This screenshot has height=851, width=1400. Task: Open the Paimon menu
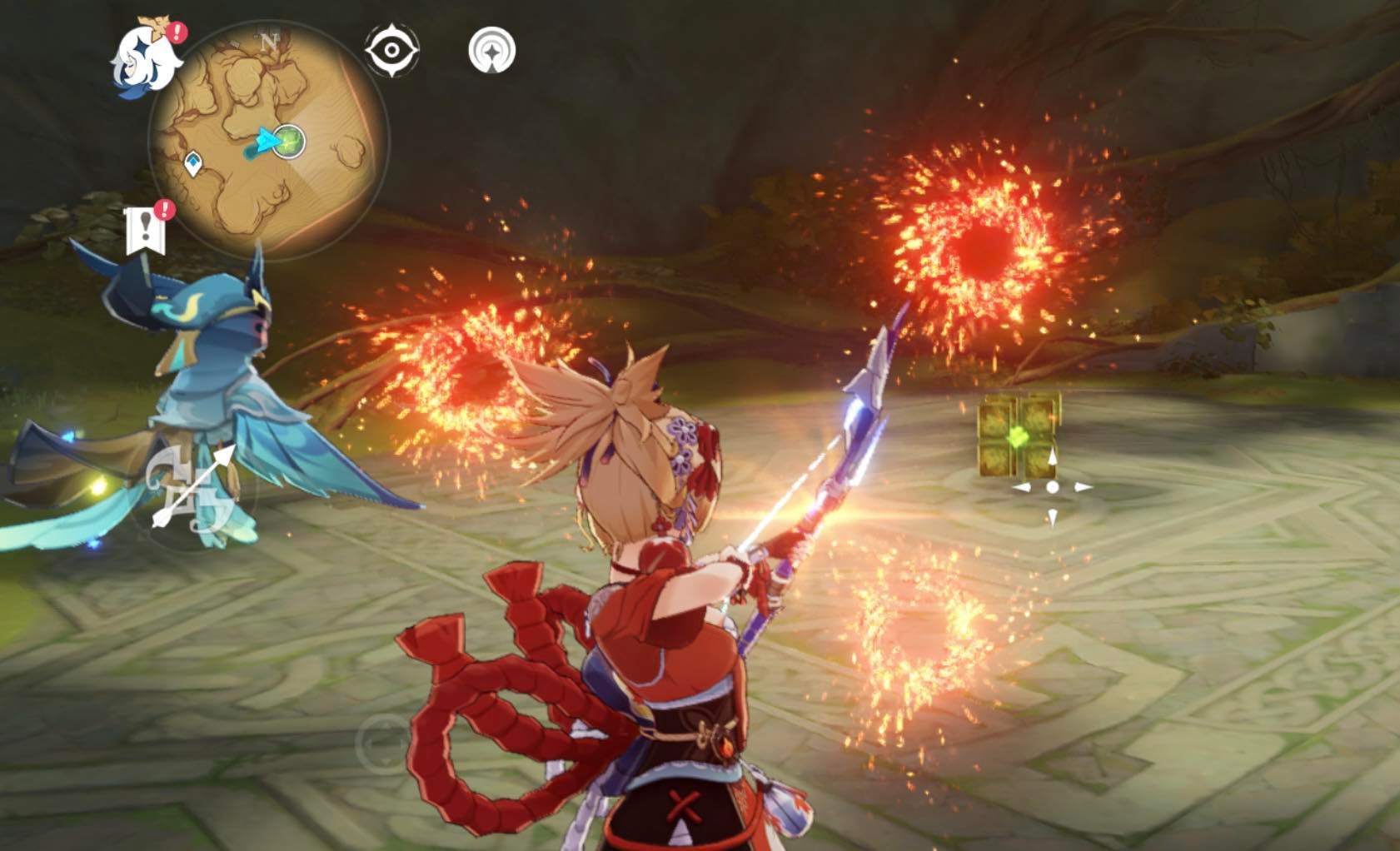[147, 57]
